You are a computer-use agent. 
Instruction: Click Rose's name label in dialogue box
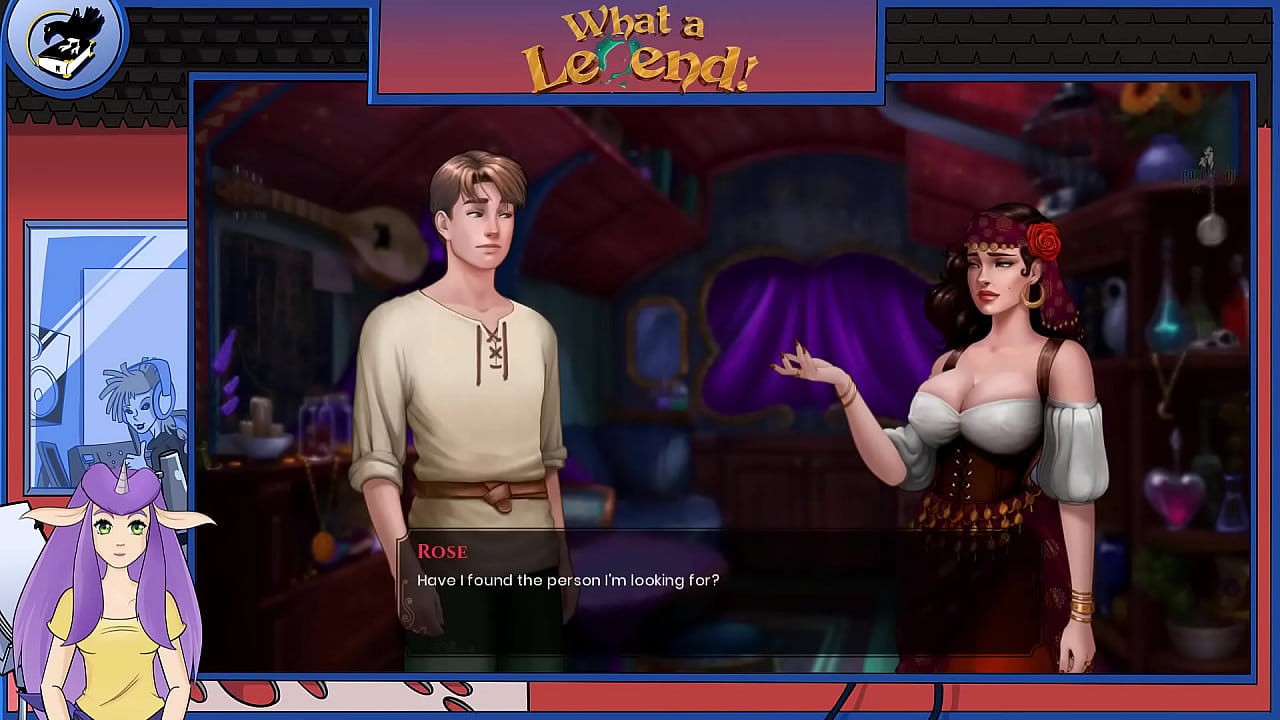(x=446, y=552)
